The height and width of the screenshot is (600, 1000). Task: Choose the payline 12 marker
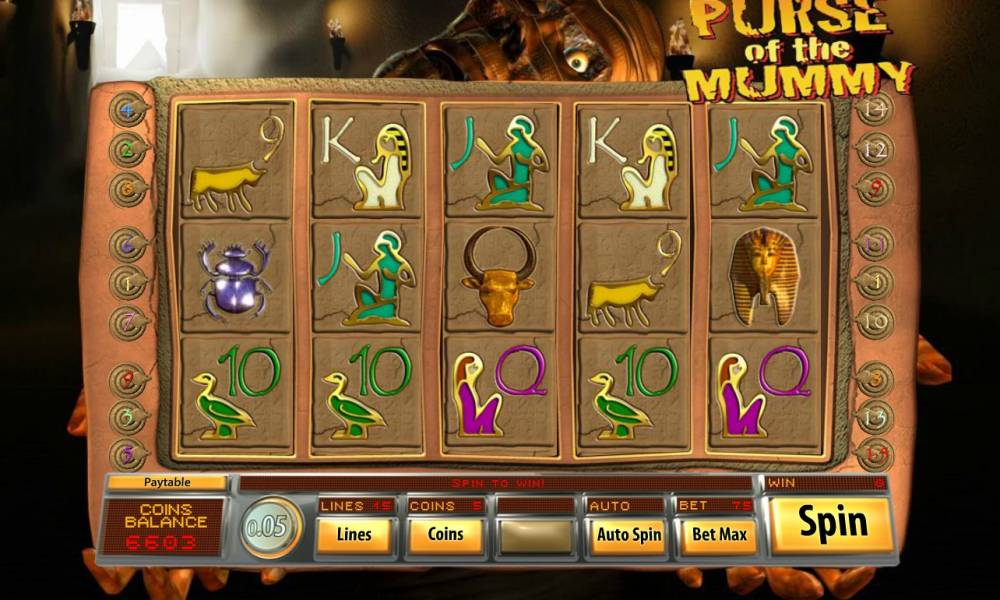click(x=874, y=149)
